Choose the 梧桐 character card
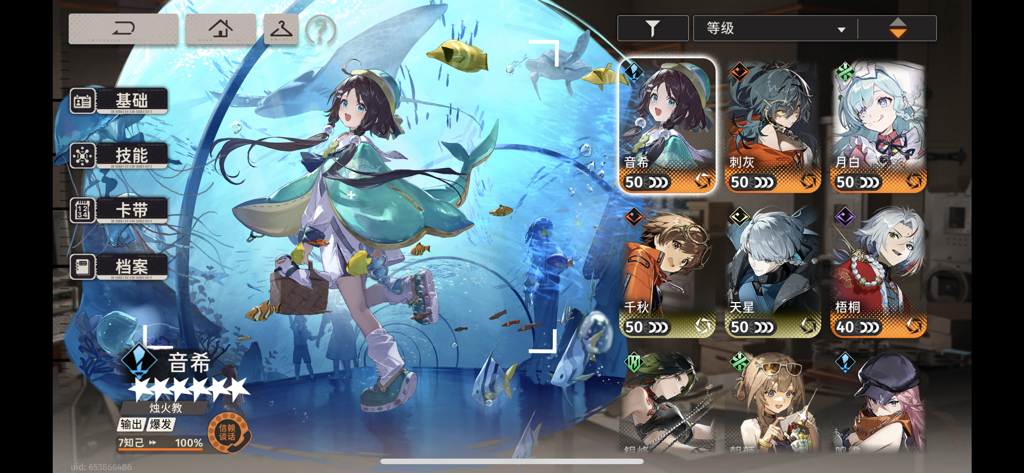 tap(880, 270)
